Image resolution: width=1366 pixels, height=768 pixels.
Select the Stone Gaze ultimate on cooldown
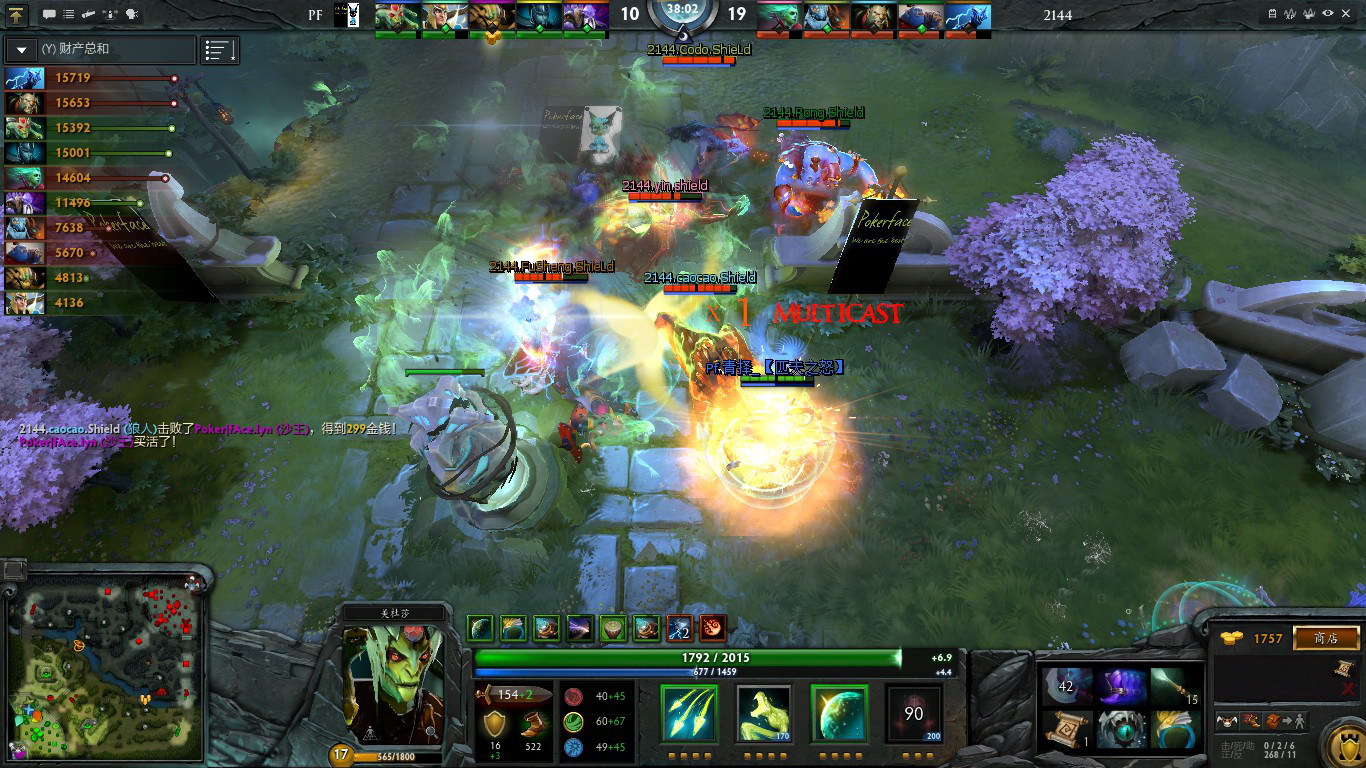click(914, 713)
